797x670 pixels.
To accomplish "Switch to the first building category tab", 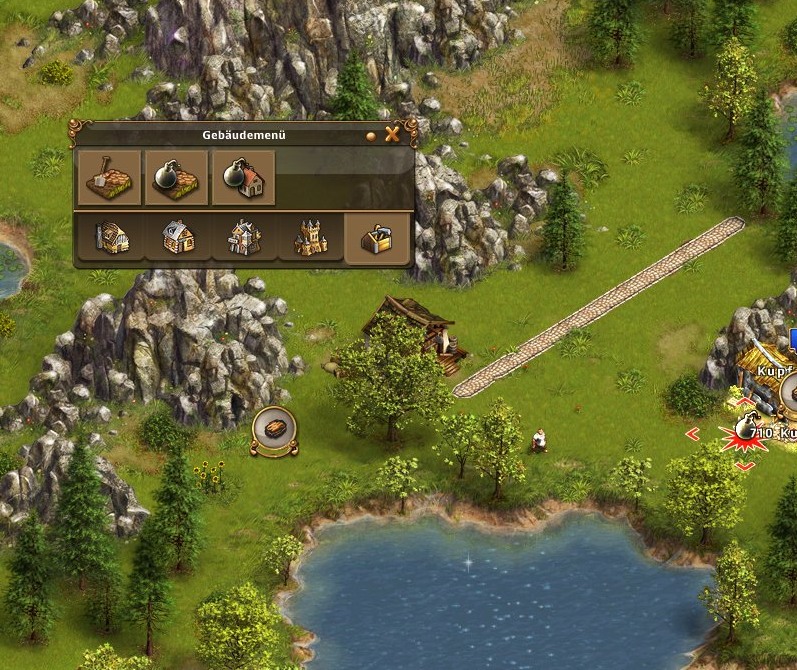I will [111, 238].
